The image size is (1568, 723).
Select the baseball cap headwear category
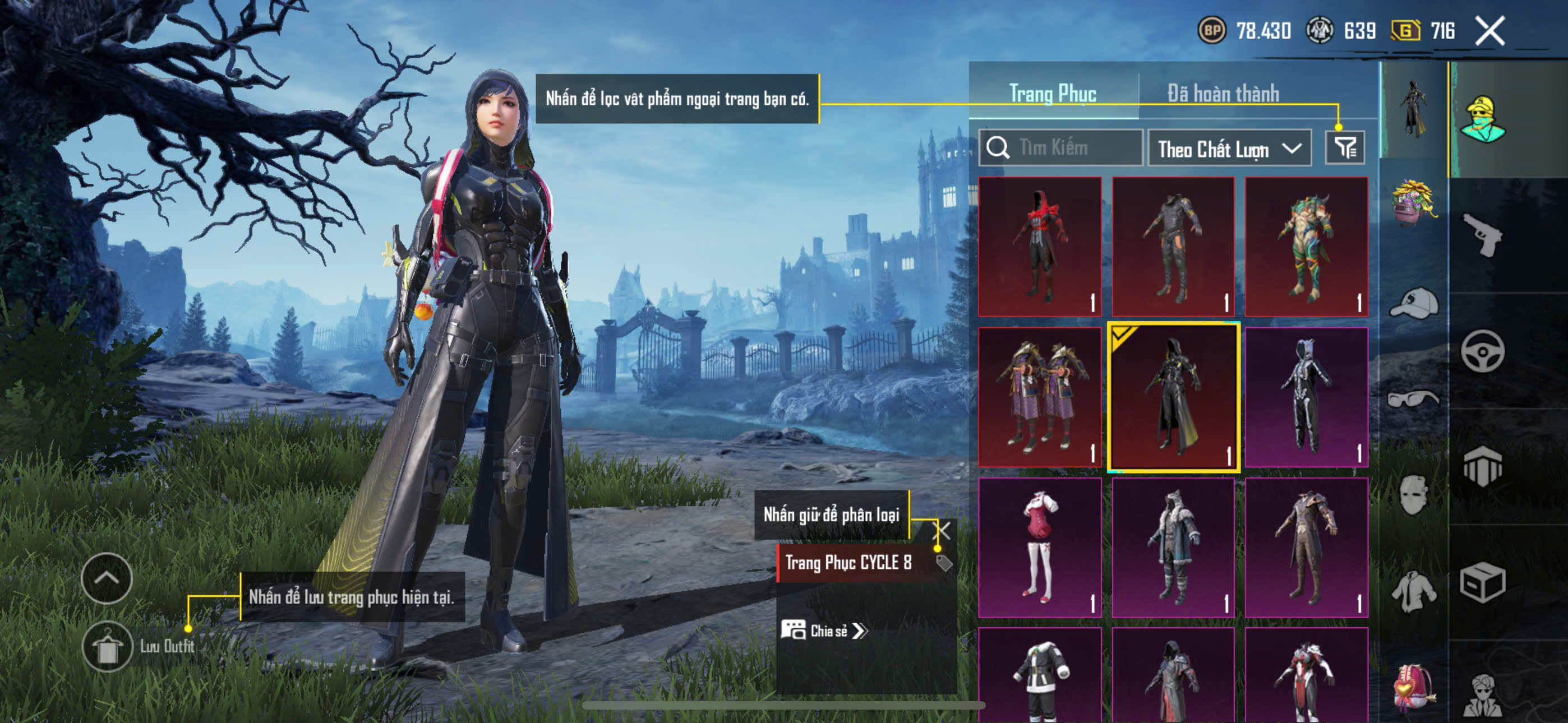(1413, 303)
